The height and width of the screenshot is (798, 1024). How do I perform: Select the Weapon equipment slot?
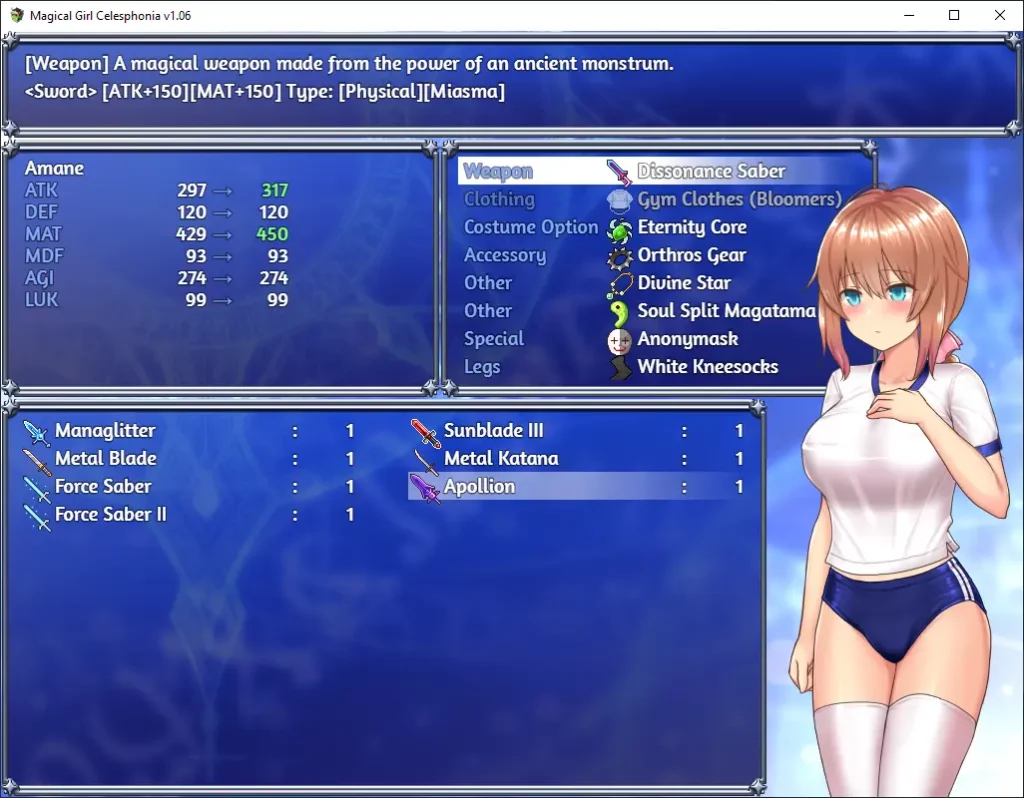click(x=652, y=171)
